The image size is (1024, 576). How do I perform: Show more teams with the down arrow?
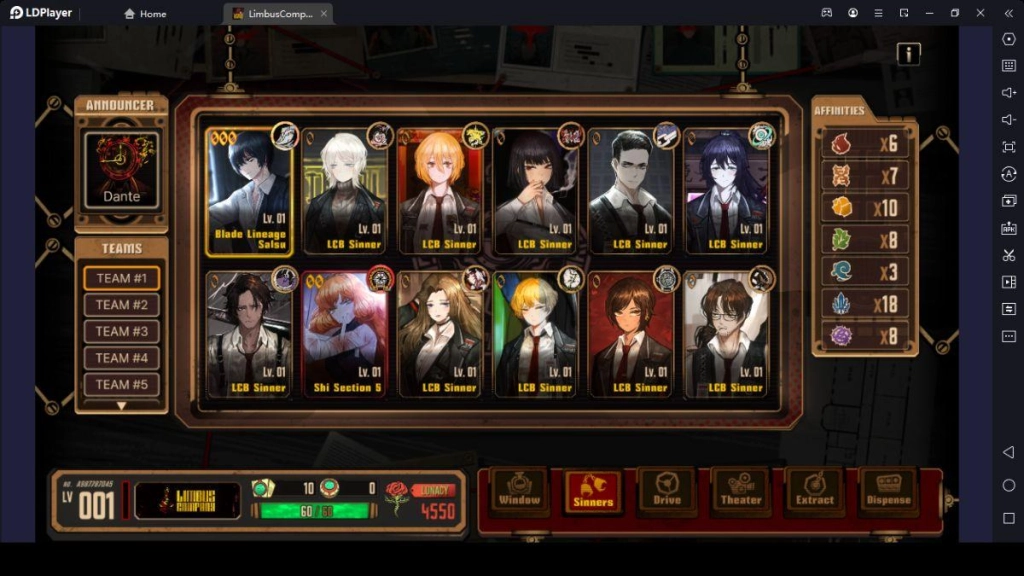coord(121,406)
